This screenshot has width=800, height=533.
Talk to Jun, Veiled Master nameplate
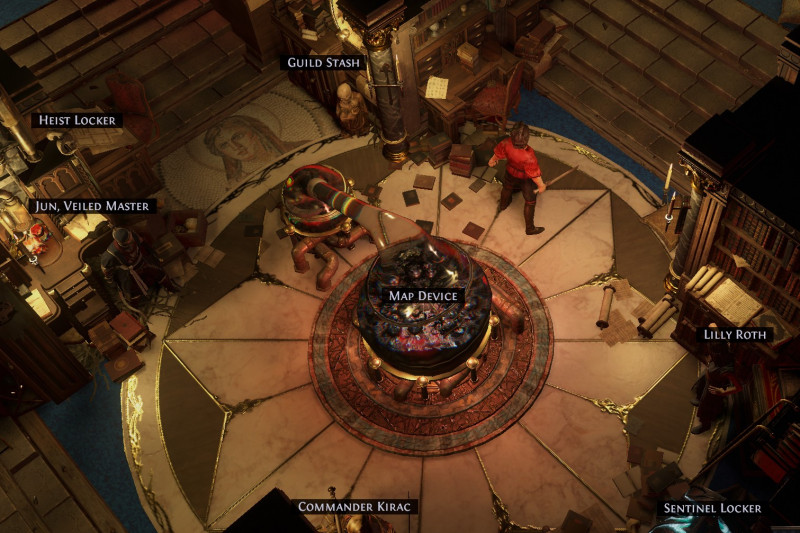coord(92,206)
